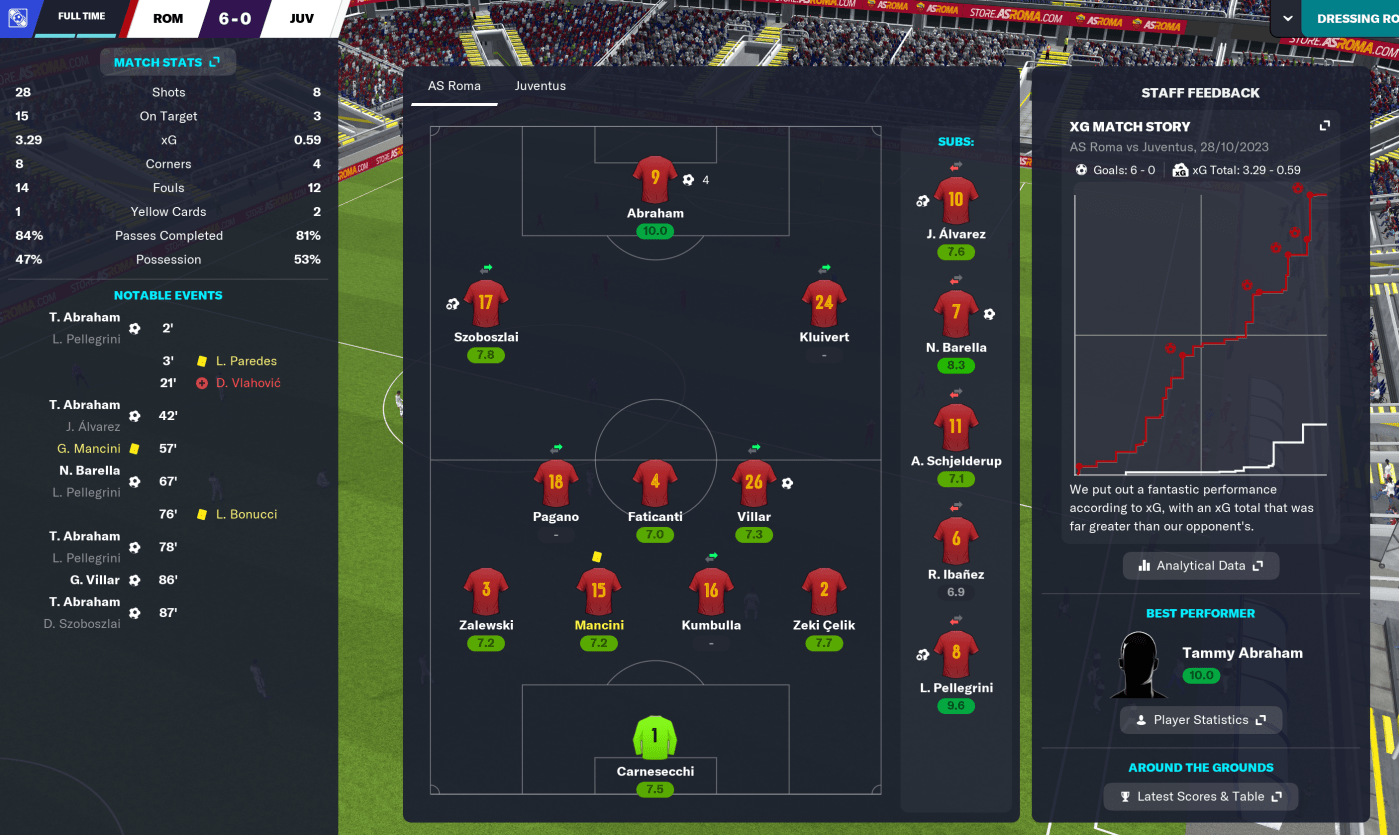
Task: Select substitute L. Pellegrini
Action: [x=955, y=655]
